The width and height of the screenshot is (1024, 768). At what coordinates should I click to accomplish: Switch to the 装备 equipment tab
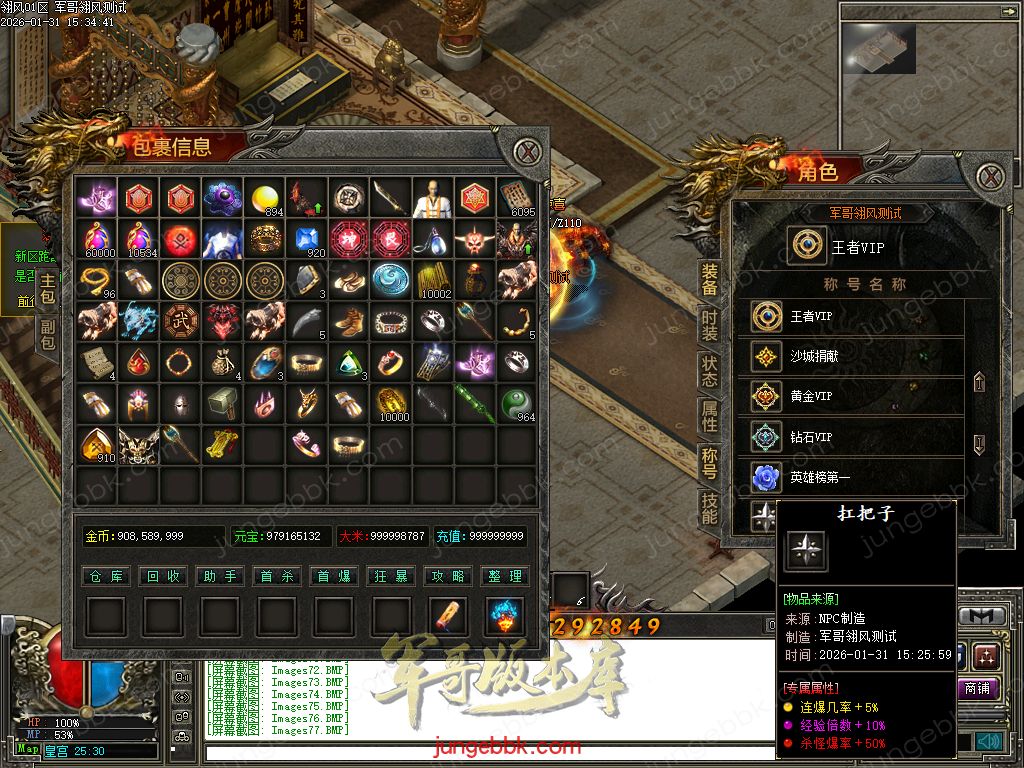click(x=709, y=280)
